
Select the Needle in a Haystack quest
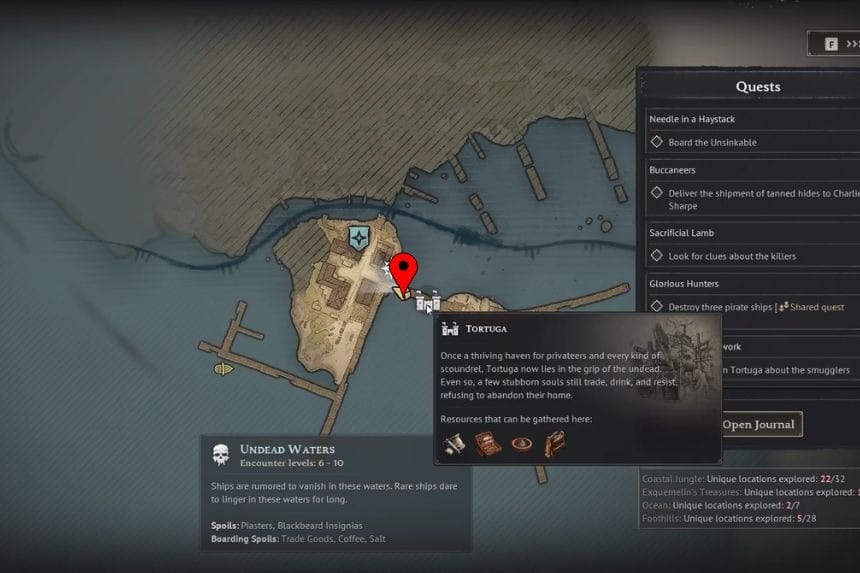point(692,119)
